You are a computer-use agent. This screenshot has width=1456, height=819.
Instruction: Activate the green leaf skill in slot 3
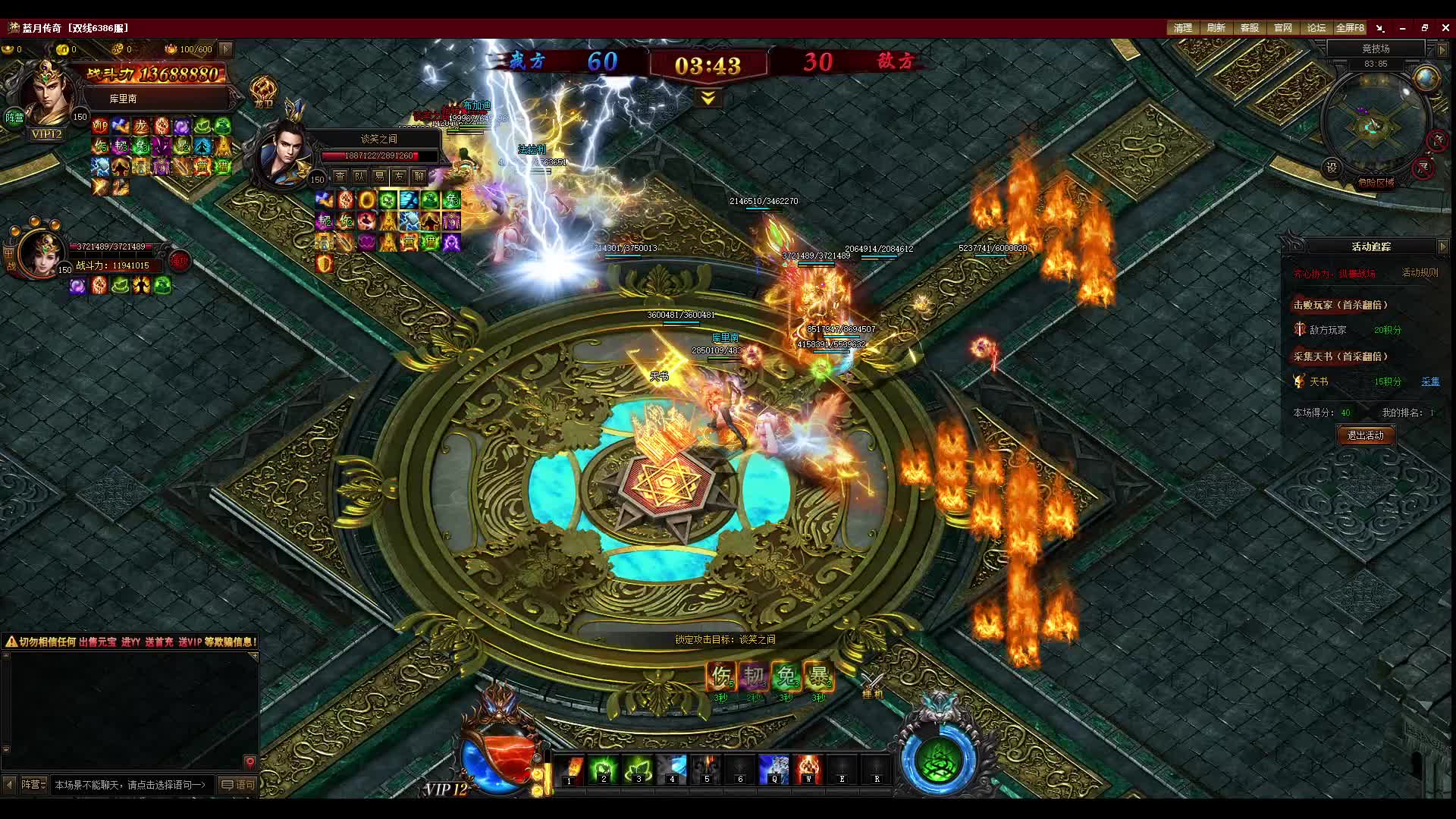[637, 769]
